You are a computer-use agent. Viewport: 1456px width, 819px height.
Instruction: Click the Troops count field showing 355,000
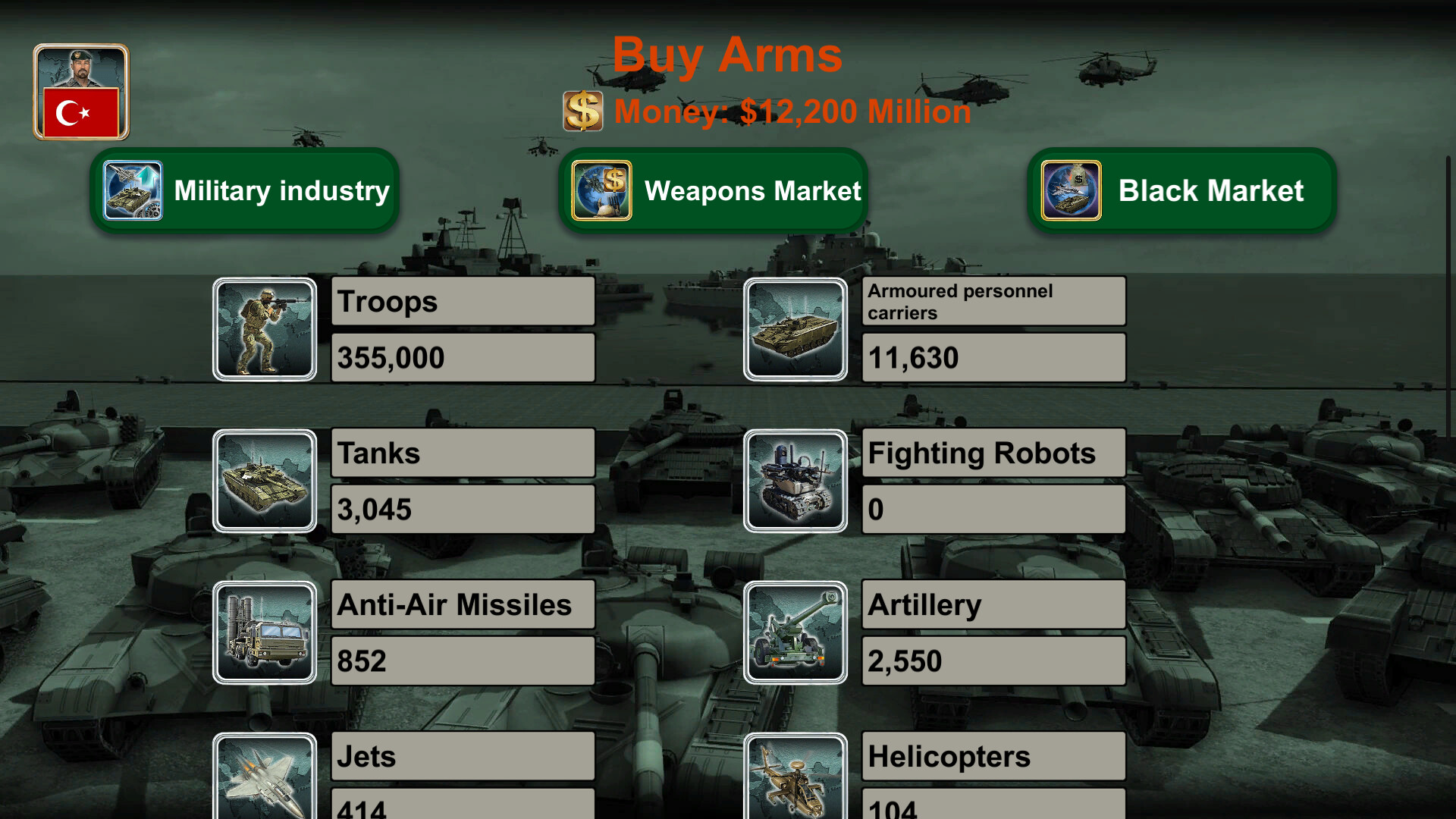(x=463, y=357)
